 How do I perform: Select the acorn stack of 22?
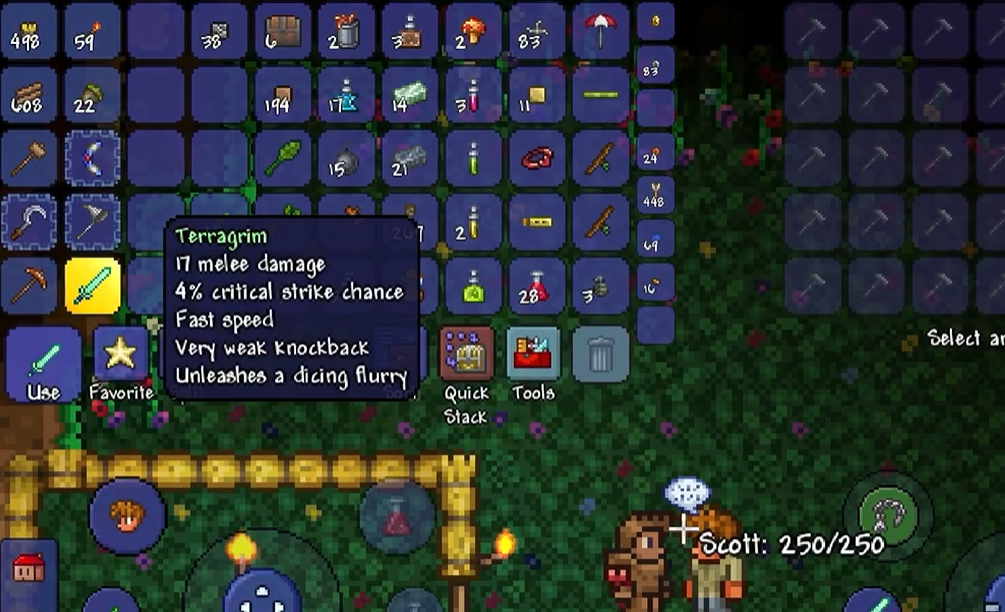pyautogui.click(x=93, y=95)
